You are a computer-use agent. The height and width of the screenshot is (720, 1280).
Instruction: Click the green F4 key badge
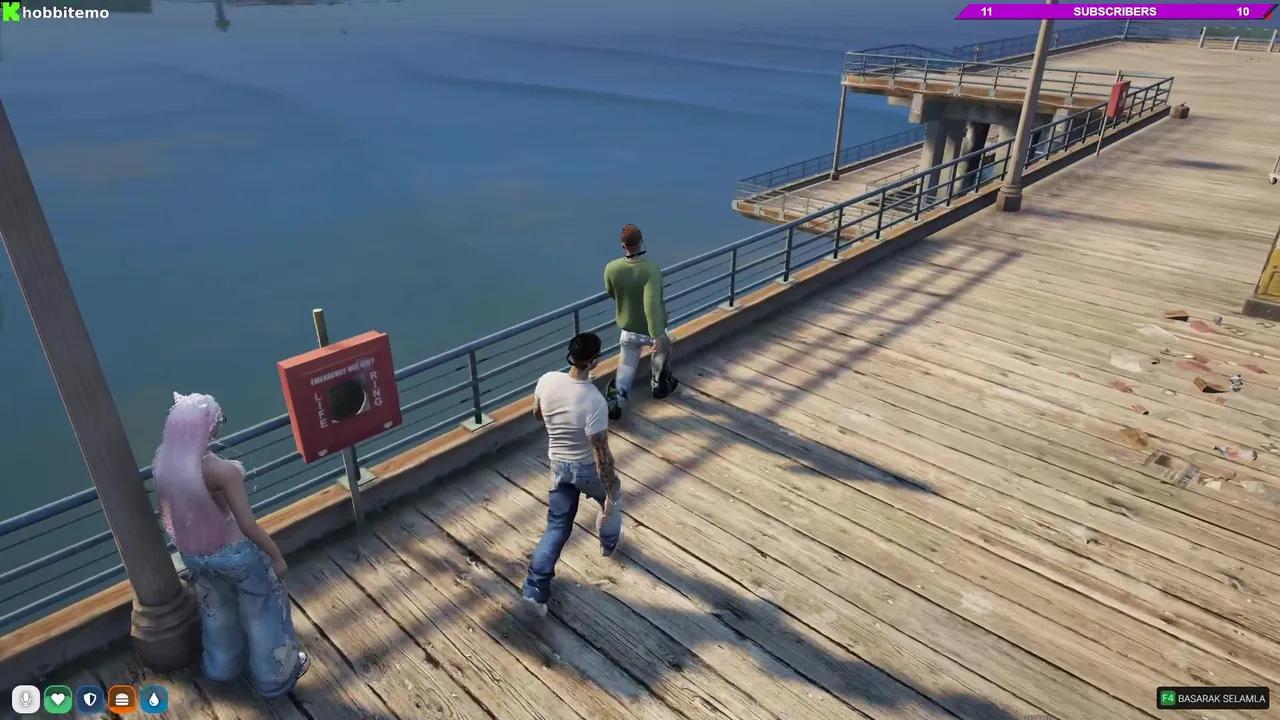click(1168, 698)
